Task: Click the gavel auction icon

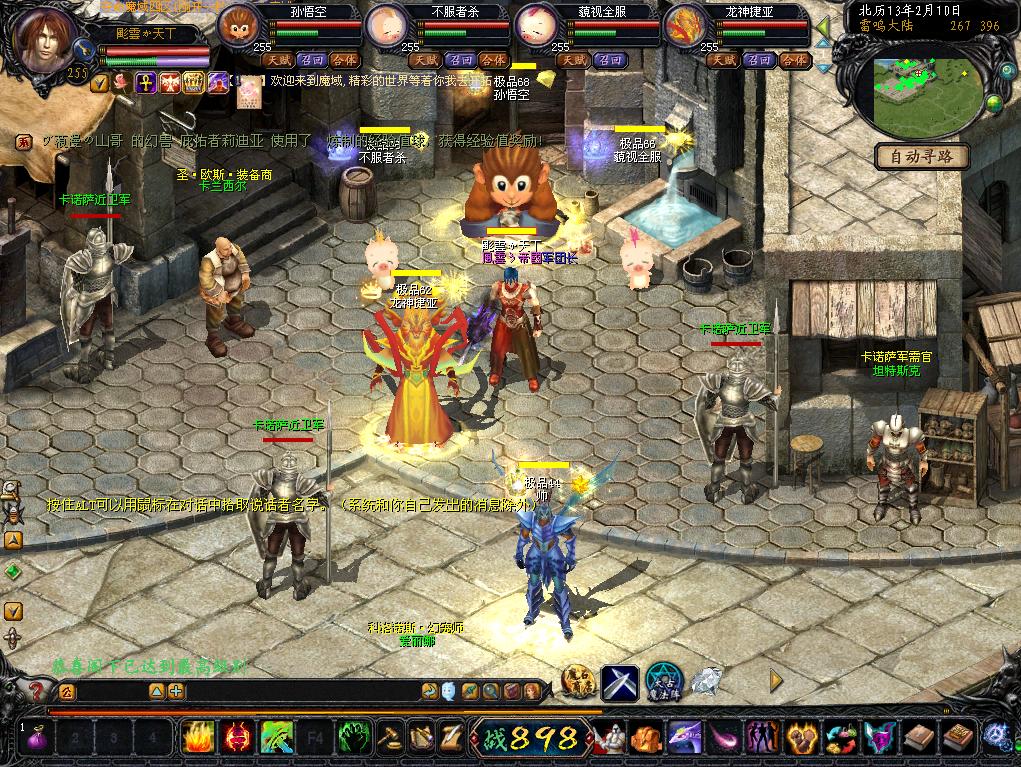Action: click(390, 738)
